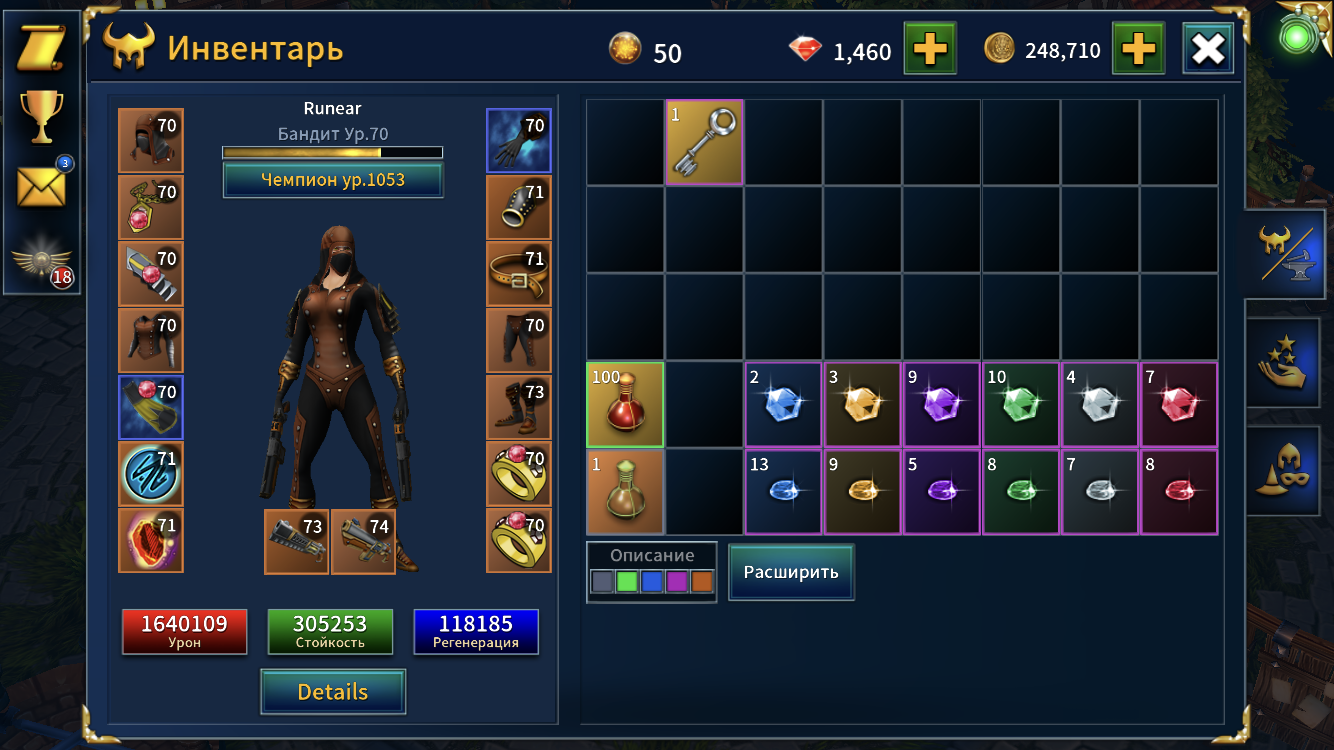This screenshot has height=750, width=1334.
Task: Select the equipped boots slot
Action: click(x=518, y=407)
